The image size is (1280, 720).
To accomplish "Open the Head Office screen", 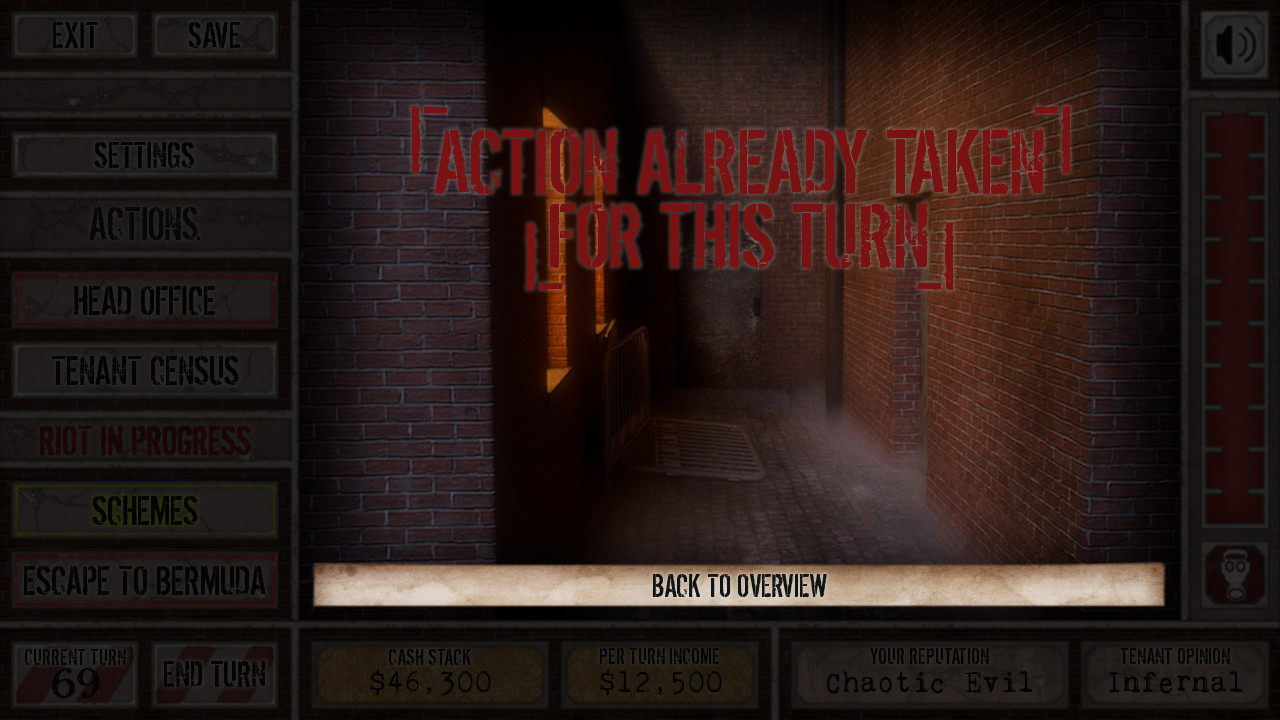I will pyautogui.click(x=145, y=299).
